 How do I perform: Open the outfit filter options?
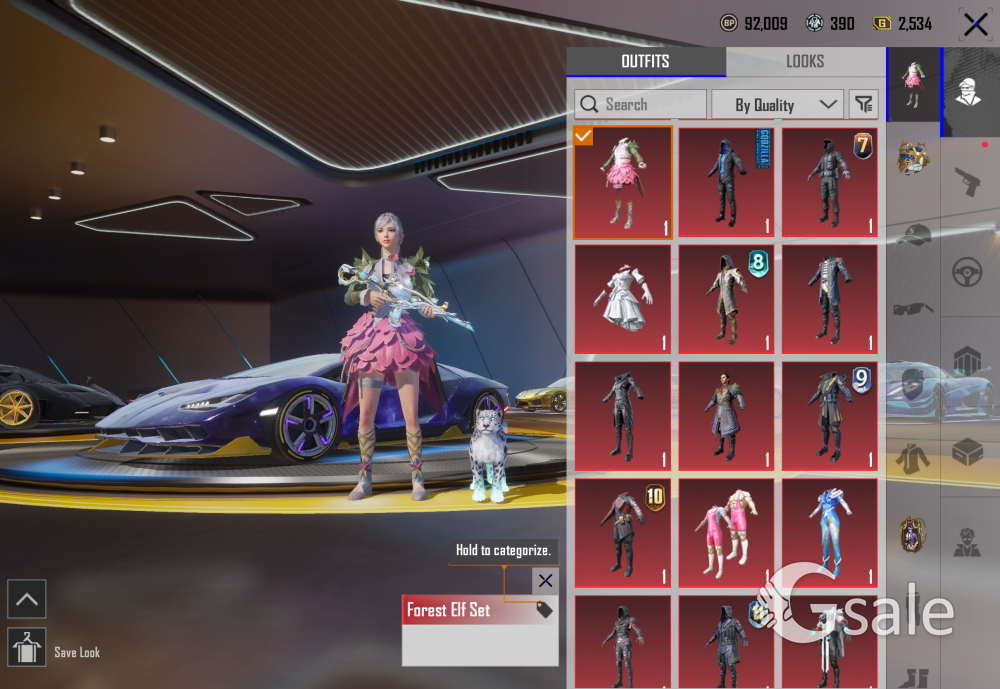point(863,104)
